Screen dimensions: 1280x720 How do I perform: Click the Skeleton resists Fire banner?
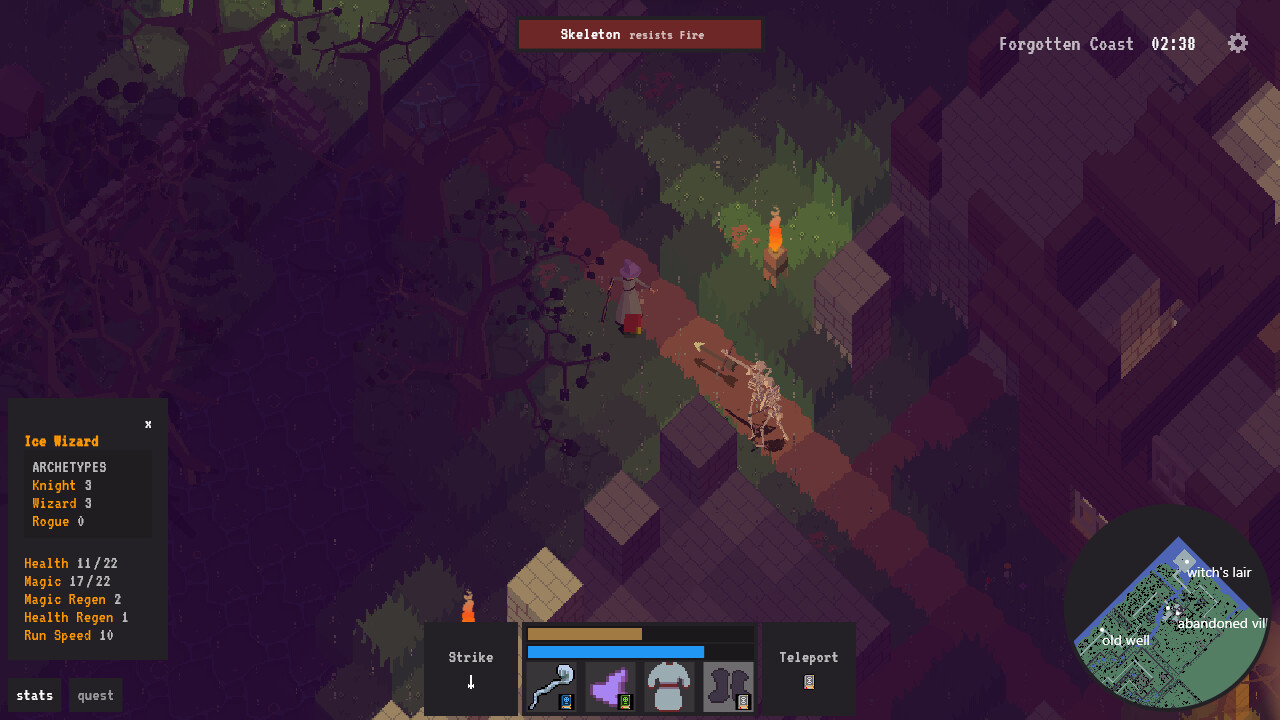coord(639,33)
